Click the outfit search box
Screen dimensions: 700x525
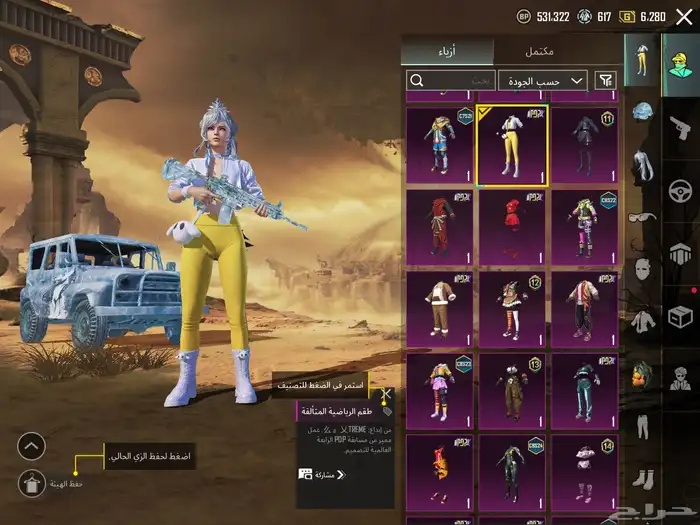click(452, 80)
